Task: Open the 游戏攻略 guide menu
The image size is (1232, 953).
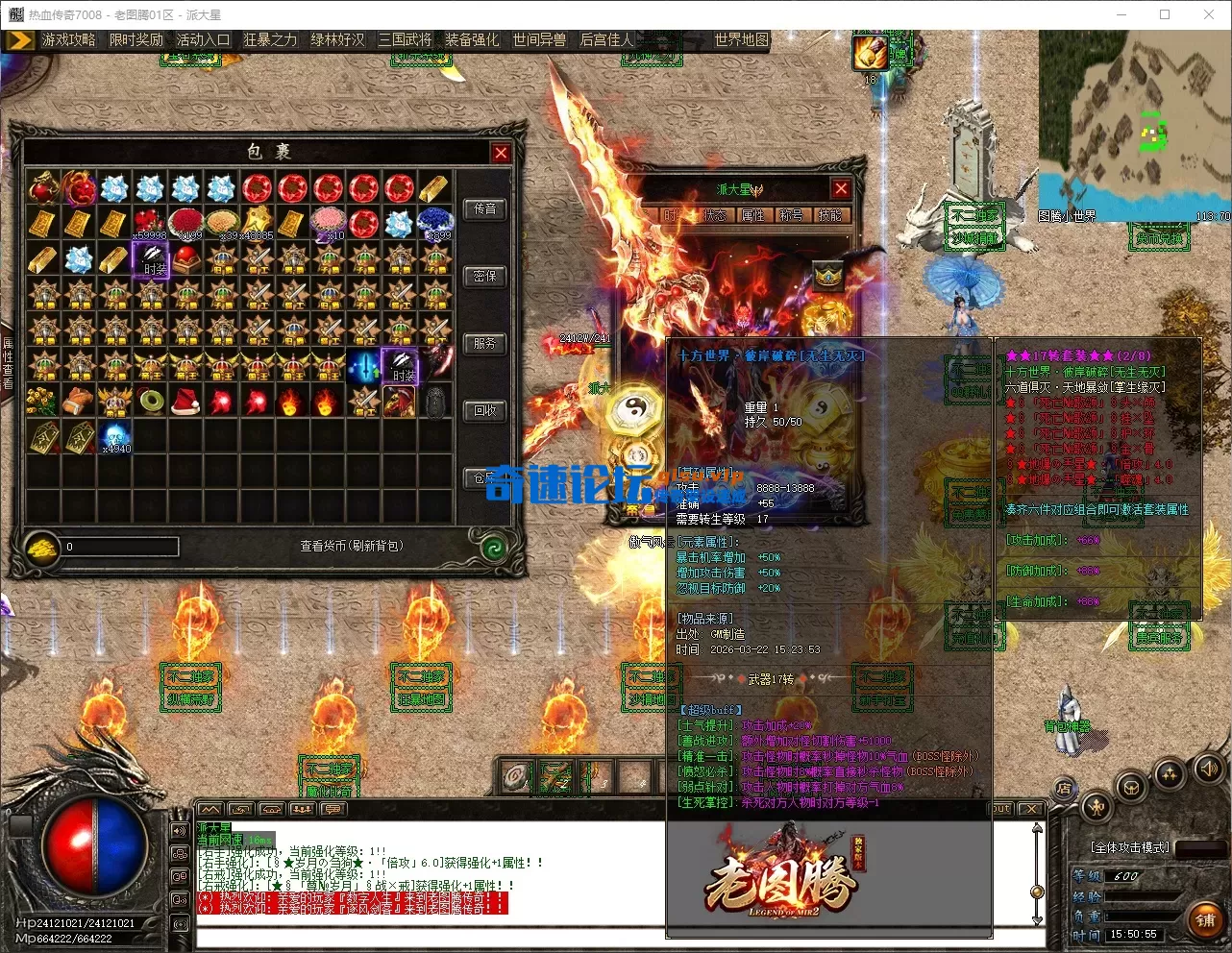Action: pyautogui.click(x=68, y=39)
